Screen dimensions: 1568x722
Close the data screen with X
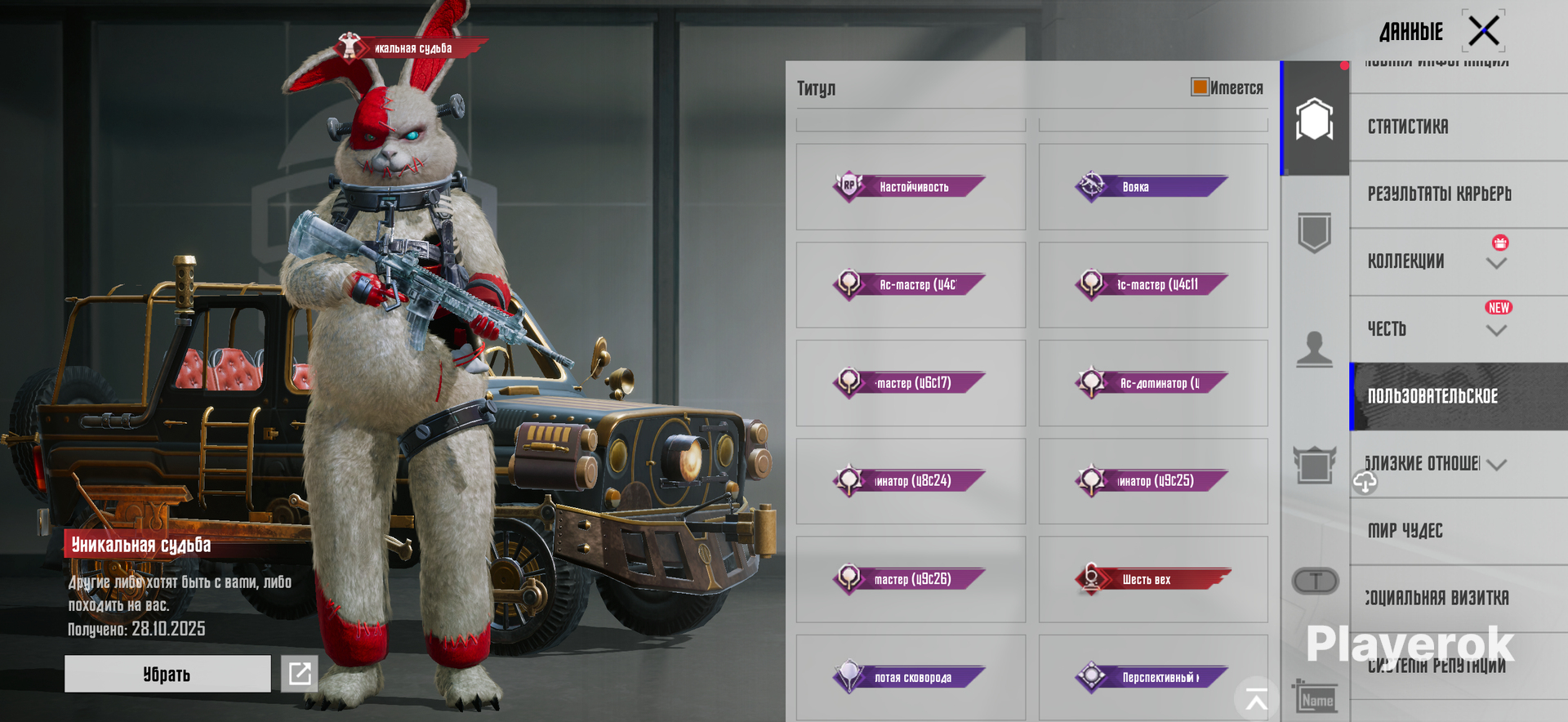[x=1483, y=32]
